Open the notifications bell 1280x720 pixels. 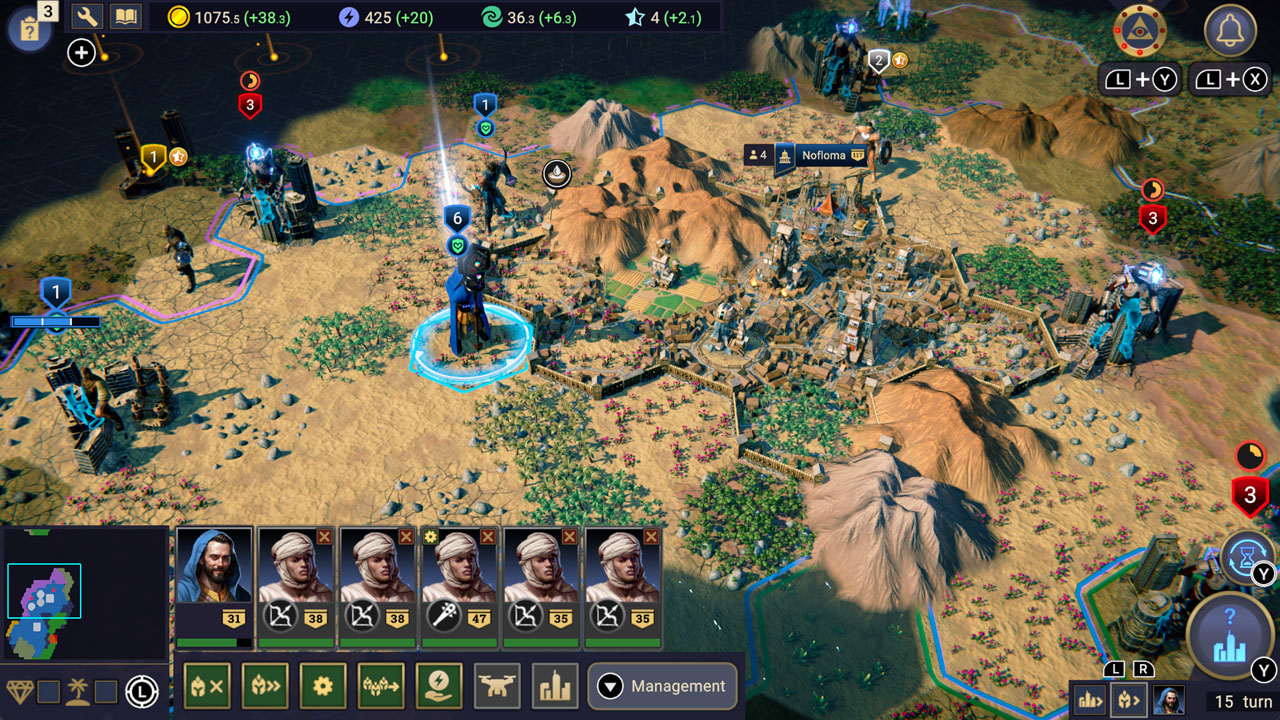(x=1229, y=33)
